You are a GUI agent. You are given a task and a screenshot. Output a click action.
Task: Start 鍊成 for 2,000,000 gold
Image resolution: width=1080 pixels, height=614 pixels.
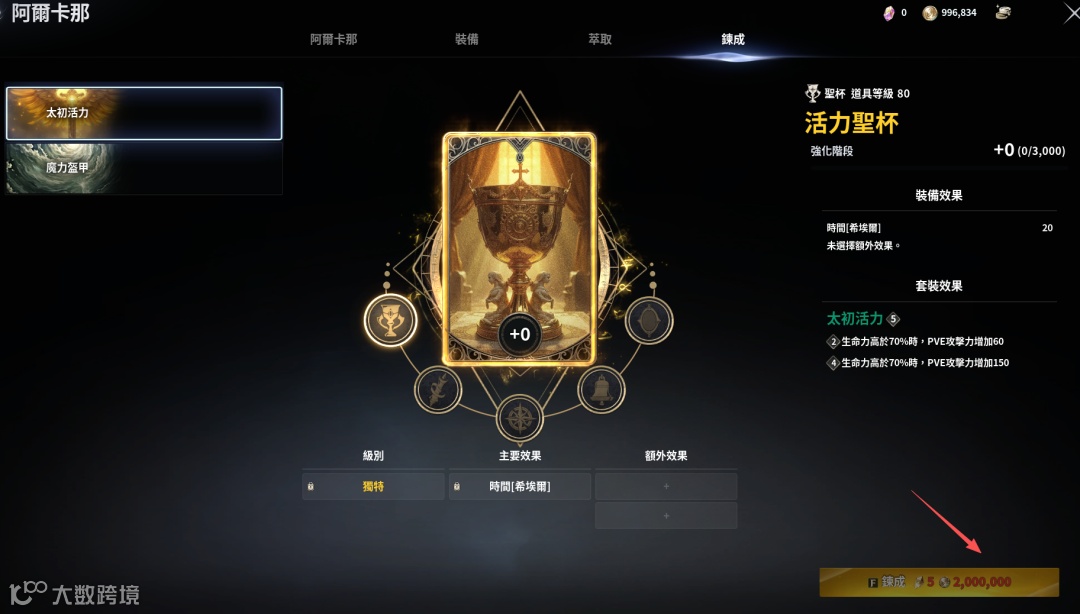pos(939,582)
